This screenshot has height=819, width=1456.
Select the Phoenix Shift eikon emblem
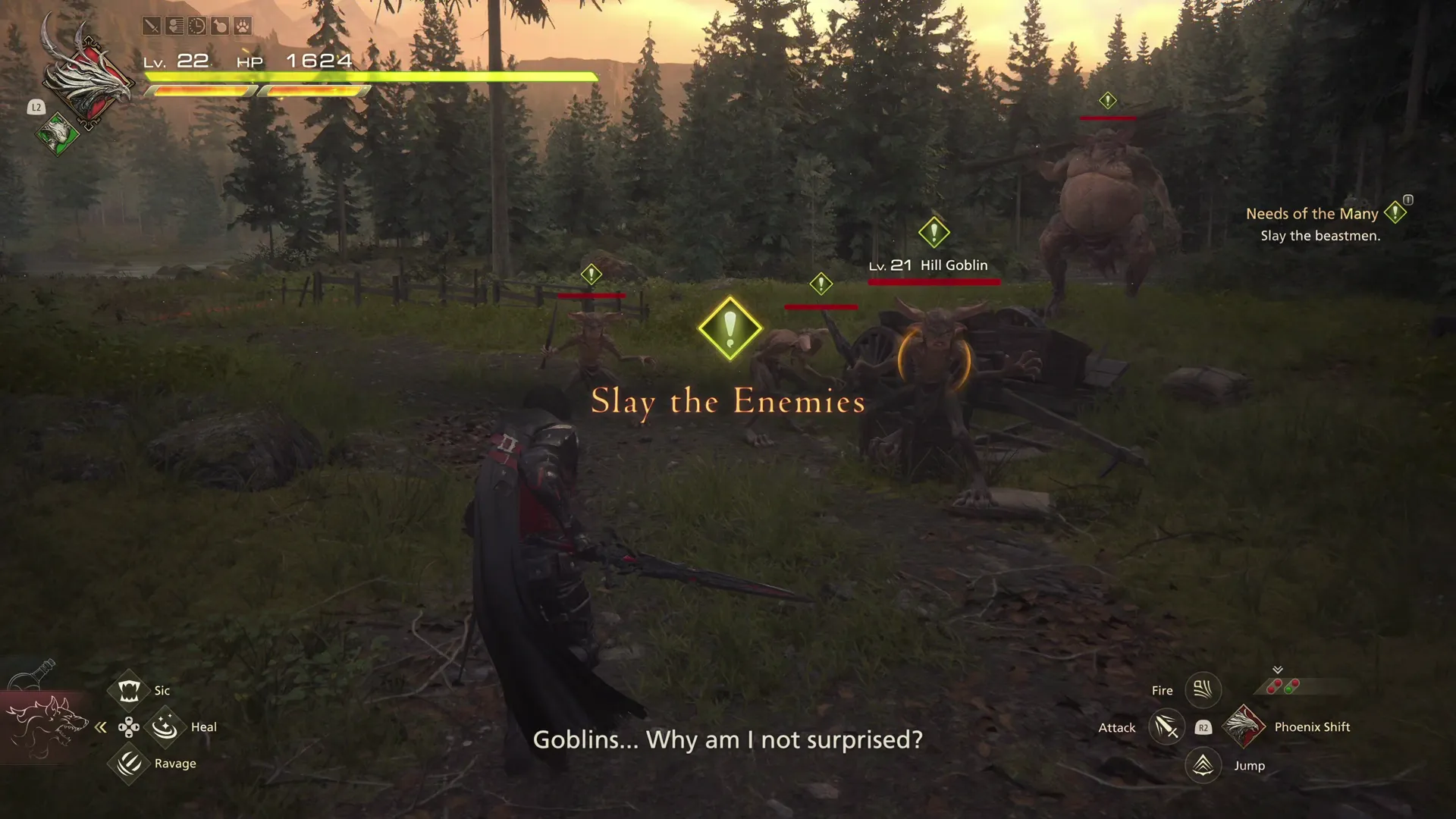click(1244, 726)
